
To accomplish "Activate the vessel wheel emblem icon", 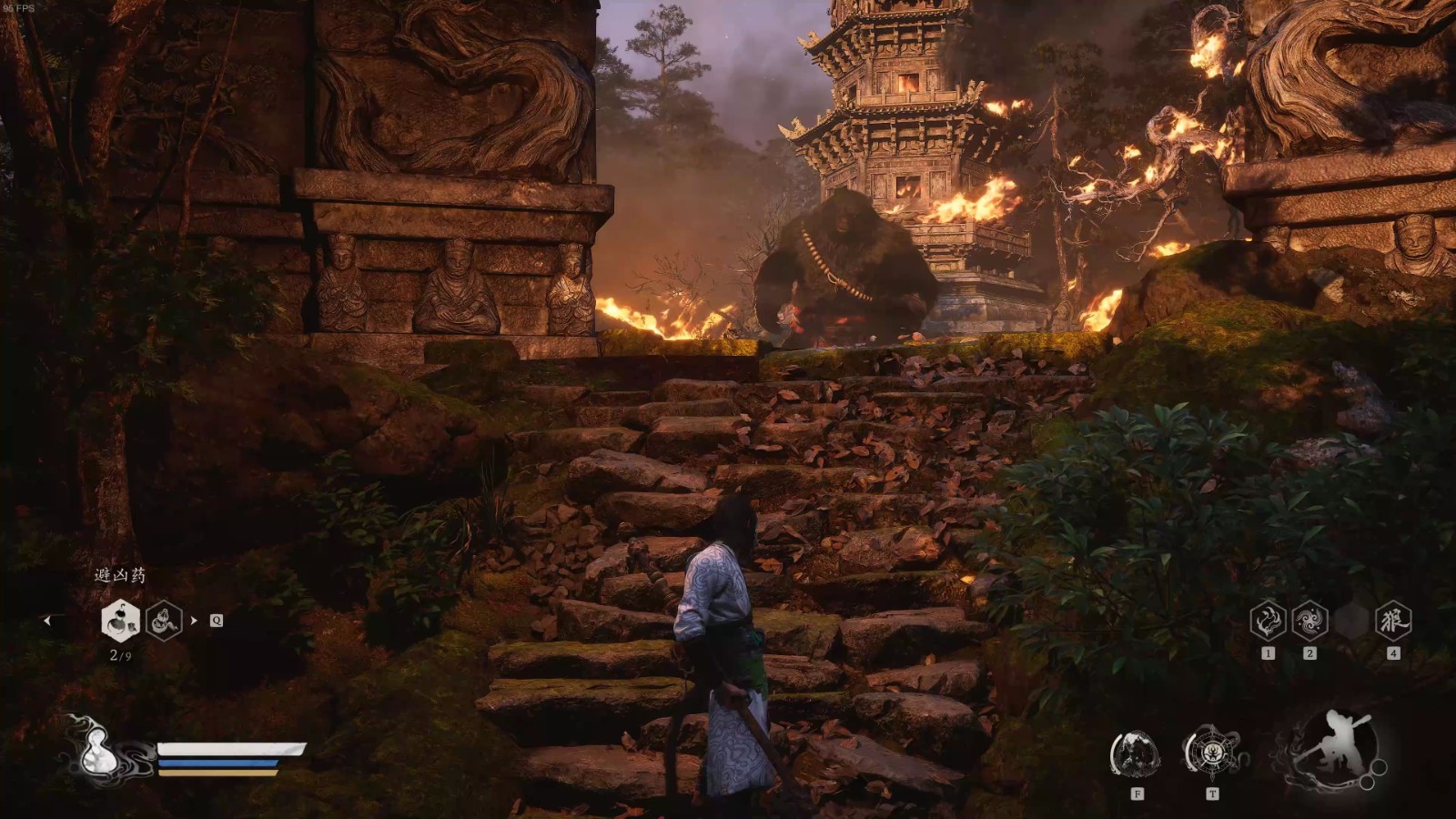I will [x=1211, y=753].
